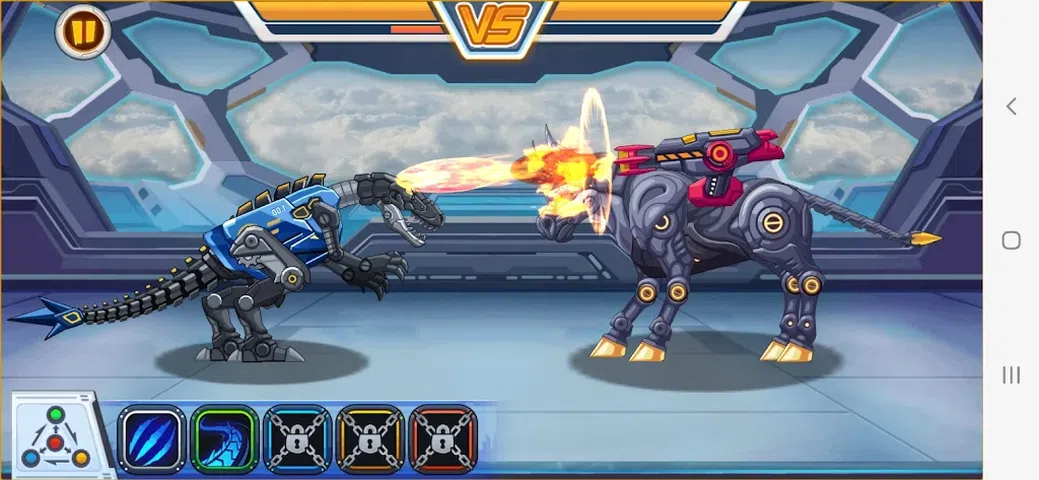Select the locked yellow-framed skill slot
The height and width of the screenshot is (480, 1039).
(370, 439)
